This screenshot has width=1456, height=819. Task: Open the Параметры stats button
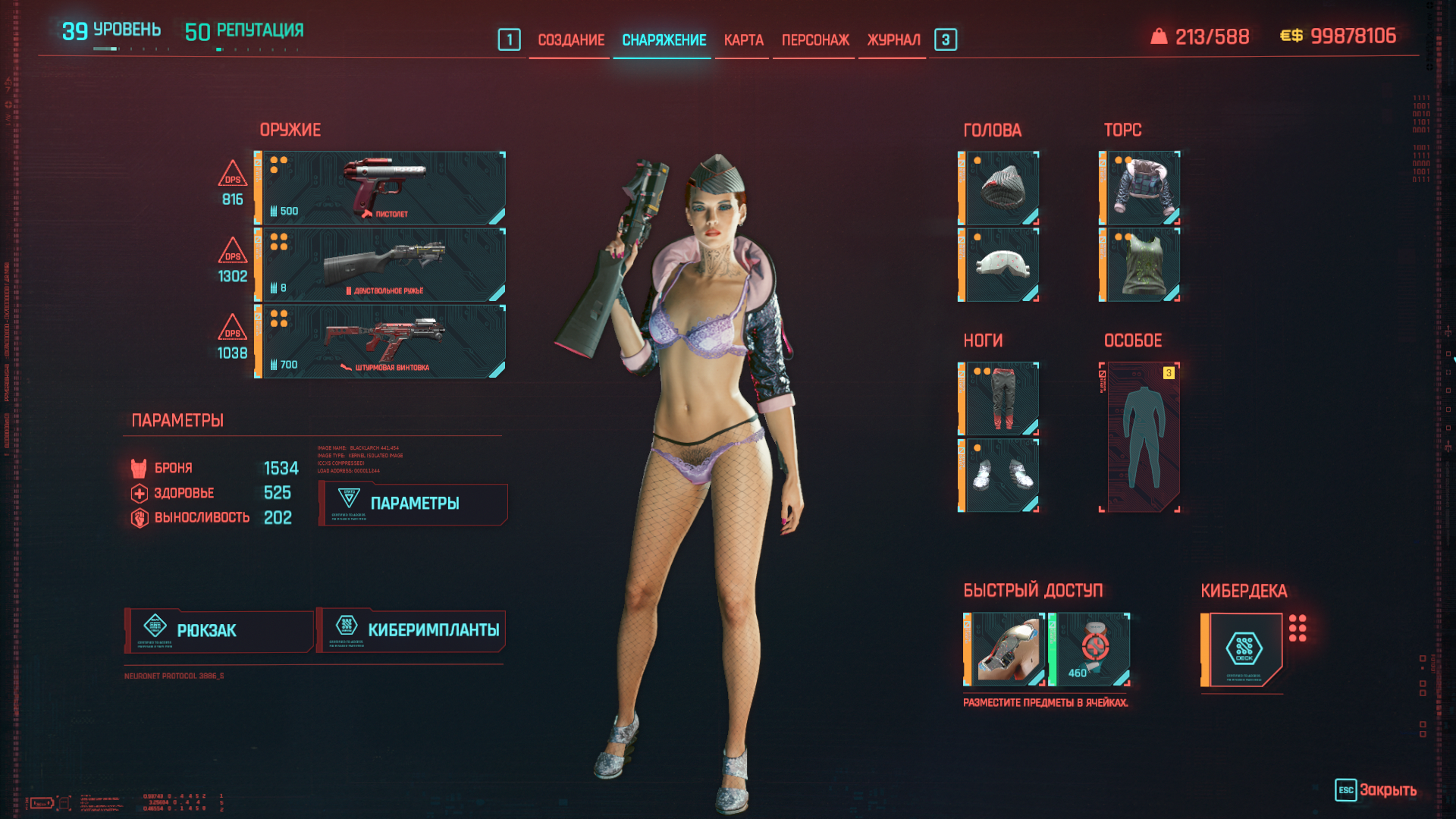(413, 504)
